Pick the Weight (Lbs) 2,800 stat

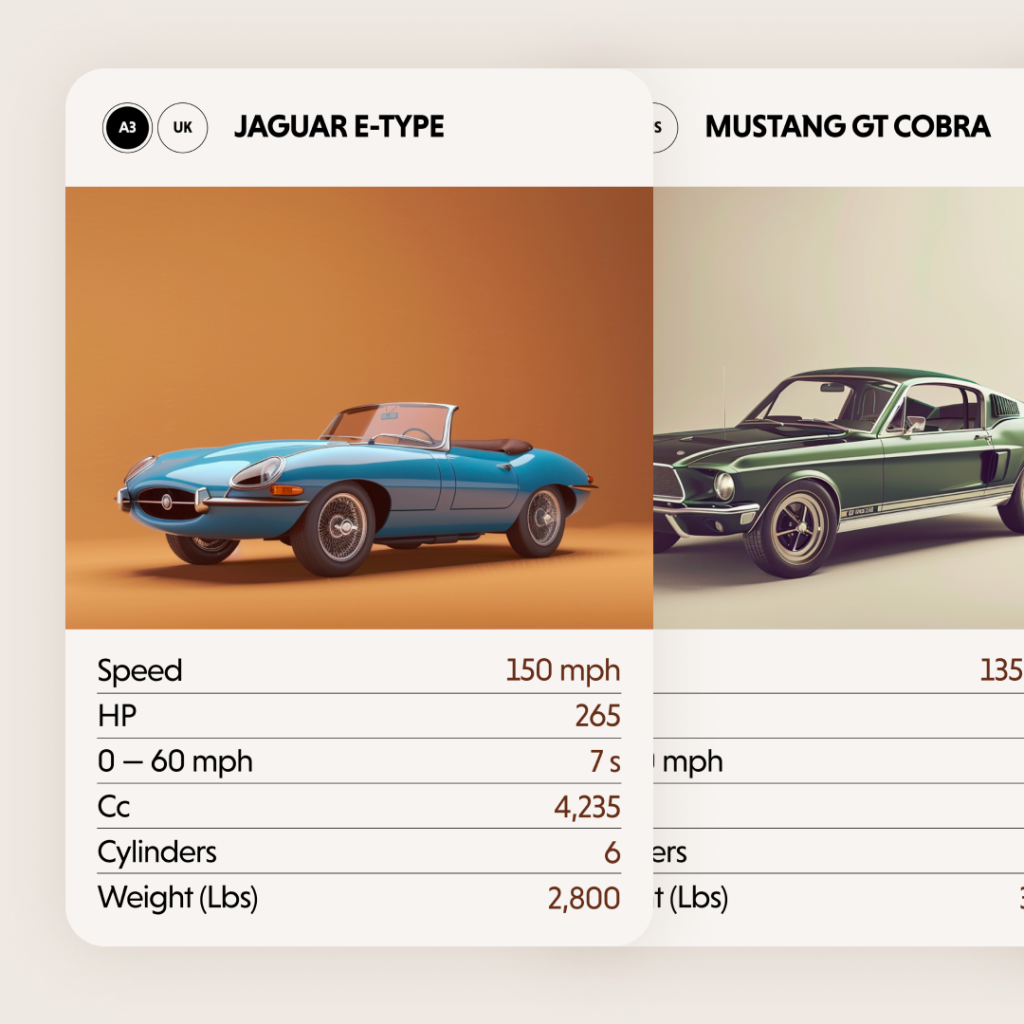click(358, 897)
